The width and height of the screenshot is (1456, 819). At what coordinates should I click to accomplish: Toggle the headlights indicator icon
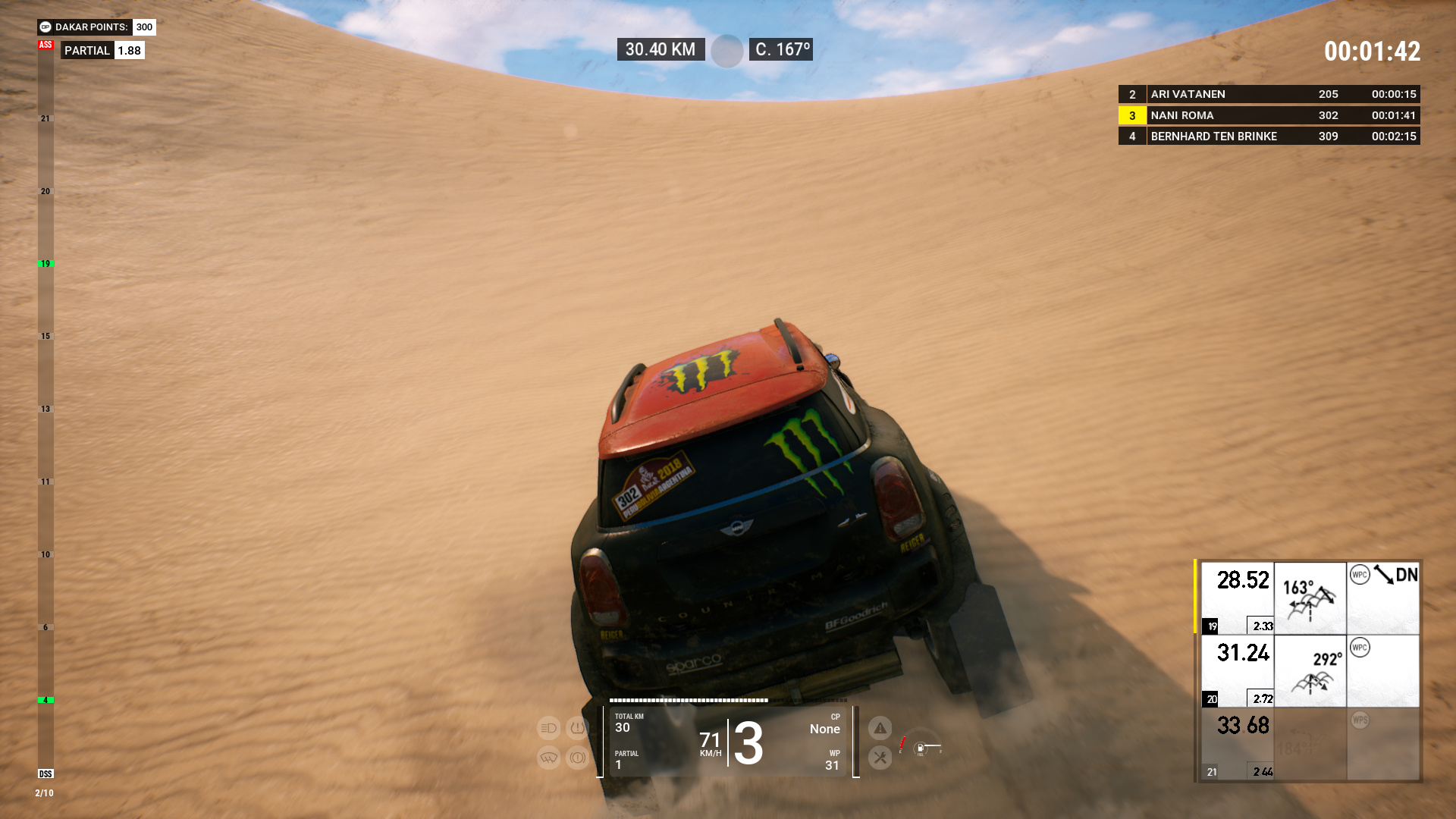pos(548,728)
